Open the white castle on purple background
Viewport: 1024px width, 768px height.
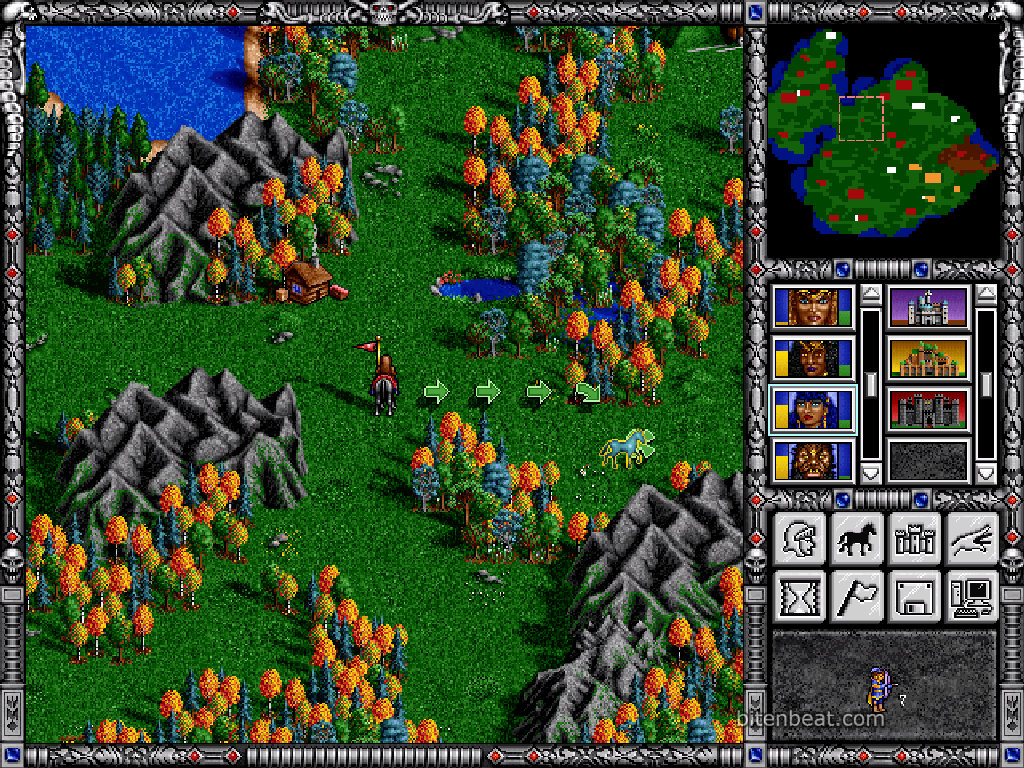929,308
